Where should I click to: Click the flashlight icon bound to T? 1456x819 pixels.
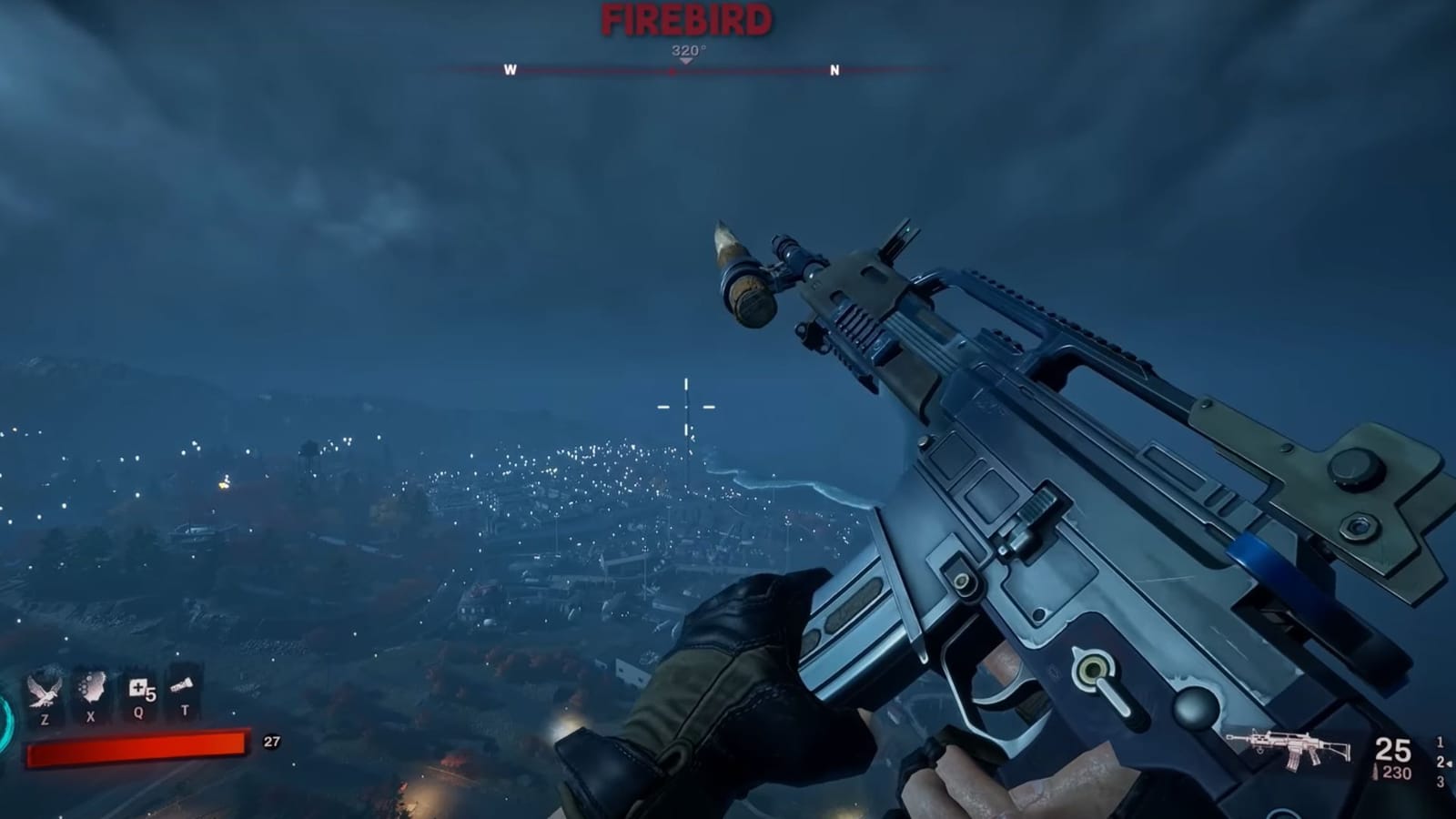pyautogui.click(x=182, y=685)
